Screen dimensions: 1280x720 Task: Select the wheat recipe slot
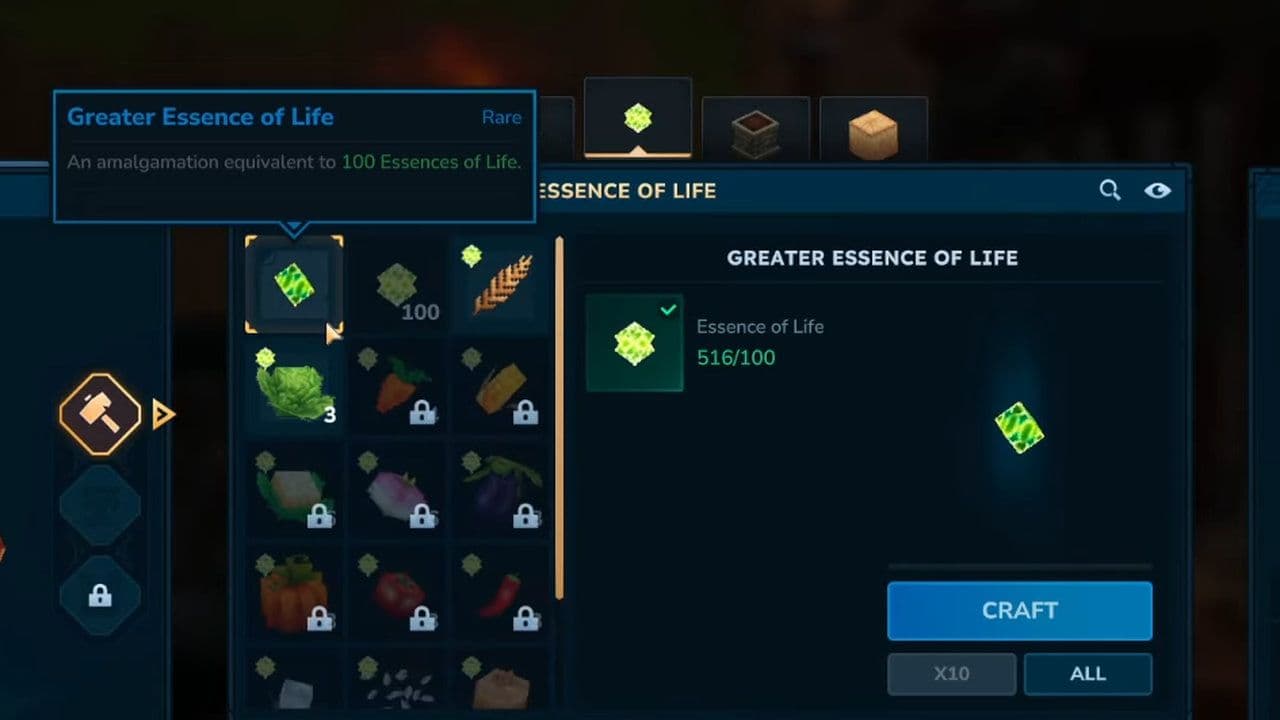[498, 285]
